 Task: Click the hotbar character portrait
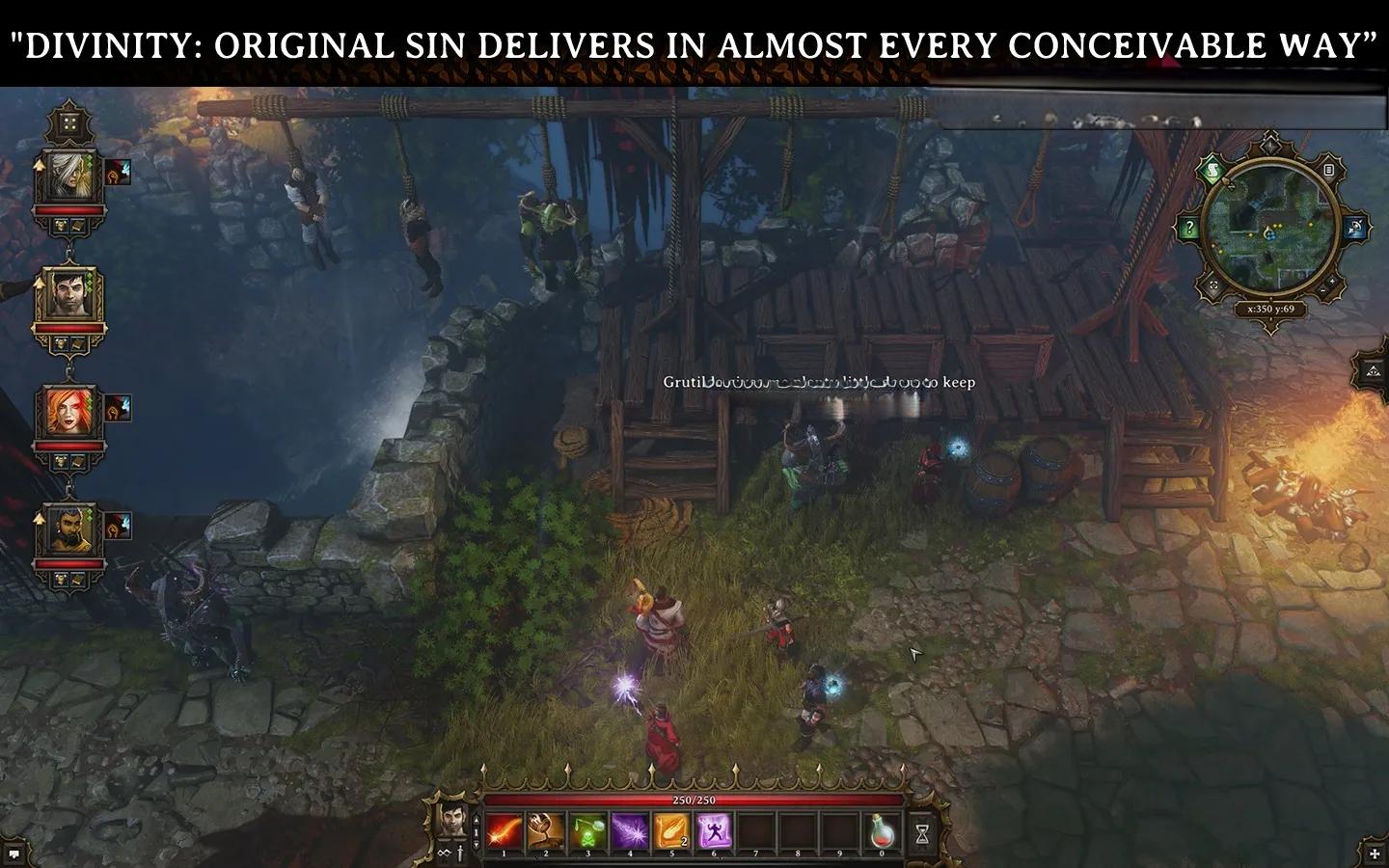452,820
